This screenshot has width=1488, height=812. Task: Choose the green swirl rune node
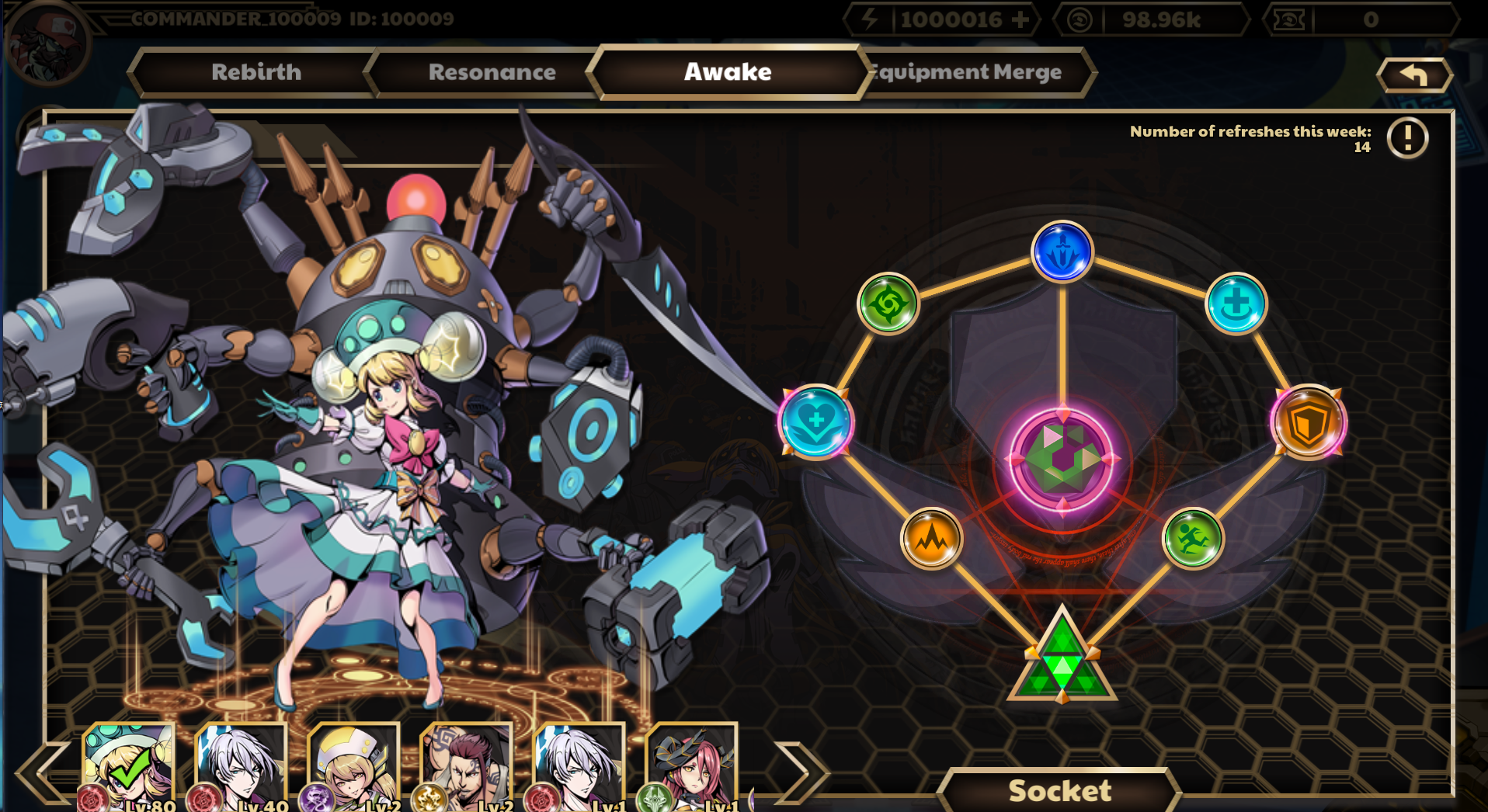pyautogui.click(x=888, y=304)
